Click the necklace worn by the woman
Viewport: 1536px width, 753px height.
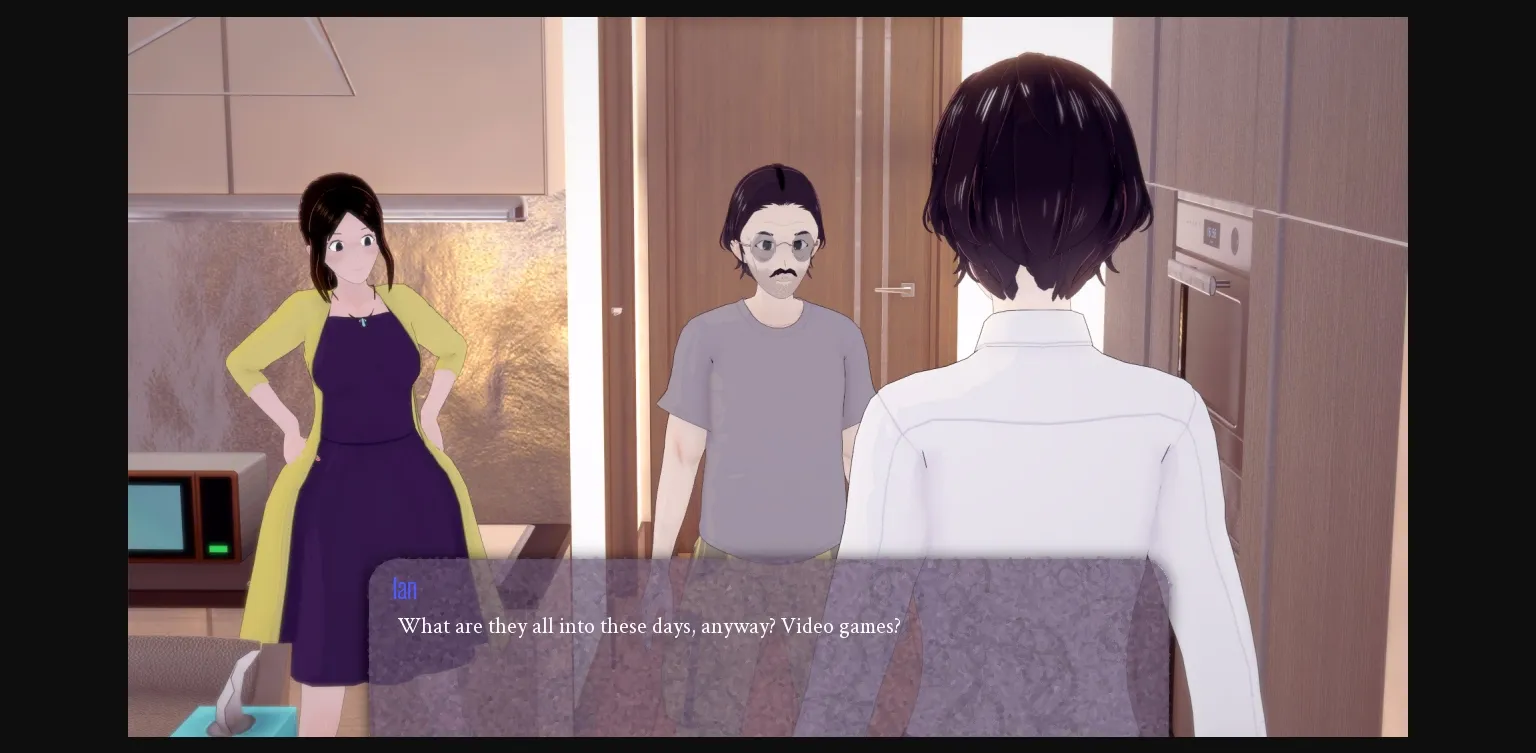(x=363, y=320)
